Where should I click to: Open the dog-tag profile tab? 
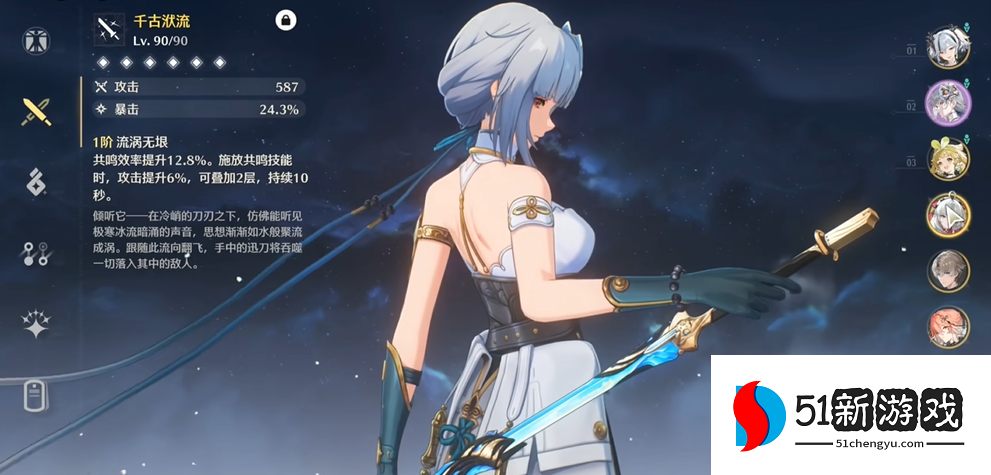[37, 395]
